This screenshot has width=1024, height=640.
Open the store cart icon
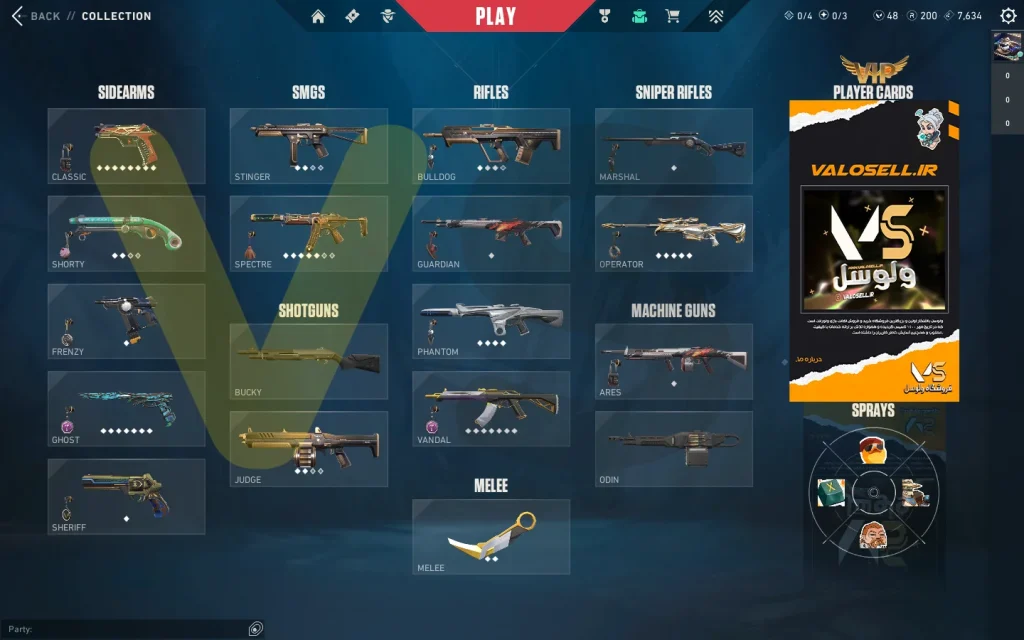coord(673,16)
